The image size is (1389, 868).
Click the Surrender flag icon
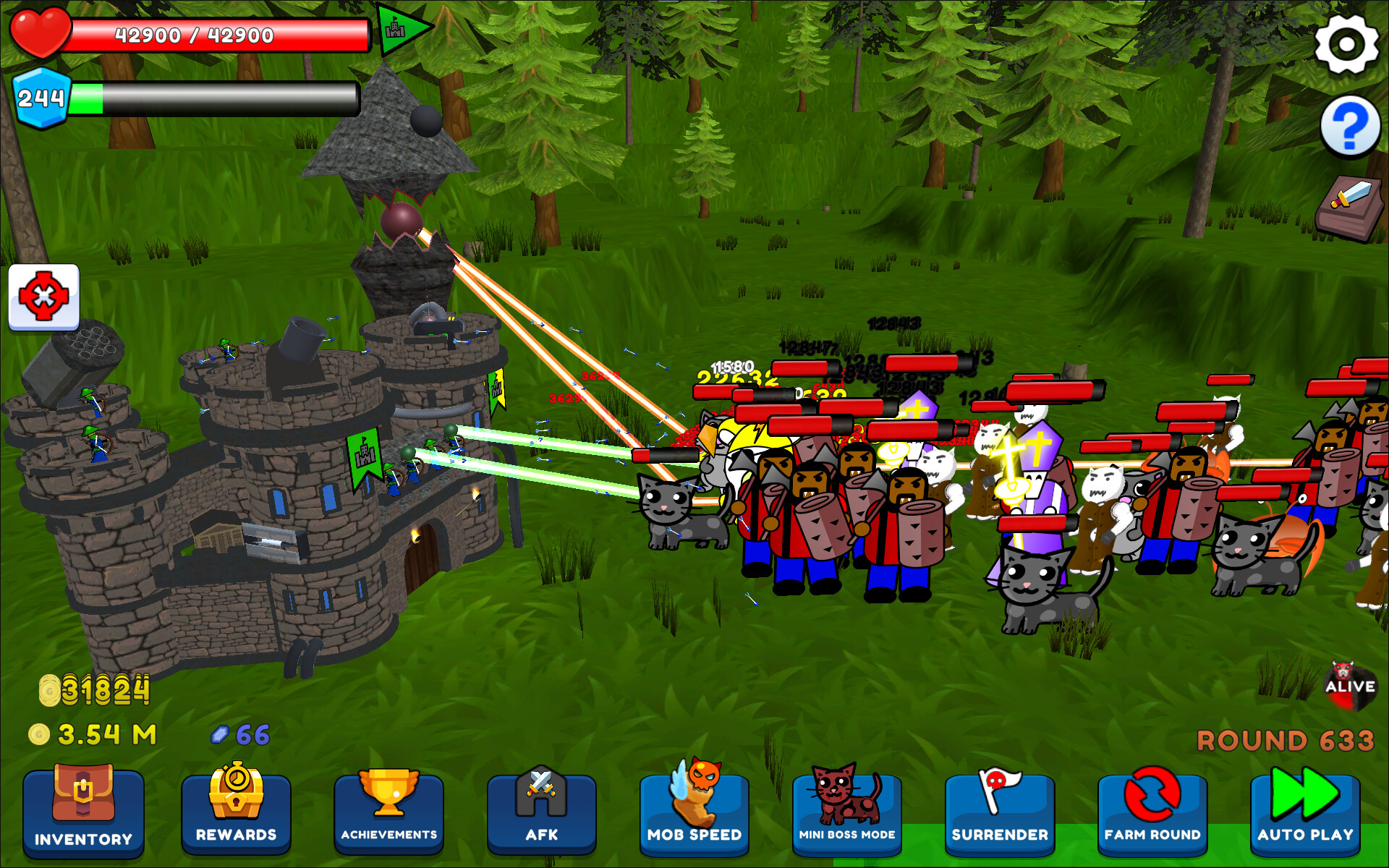[x=1000, y=796]
